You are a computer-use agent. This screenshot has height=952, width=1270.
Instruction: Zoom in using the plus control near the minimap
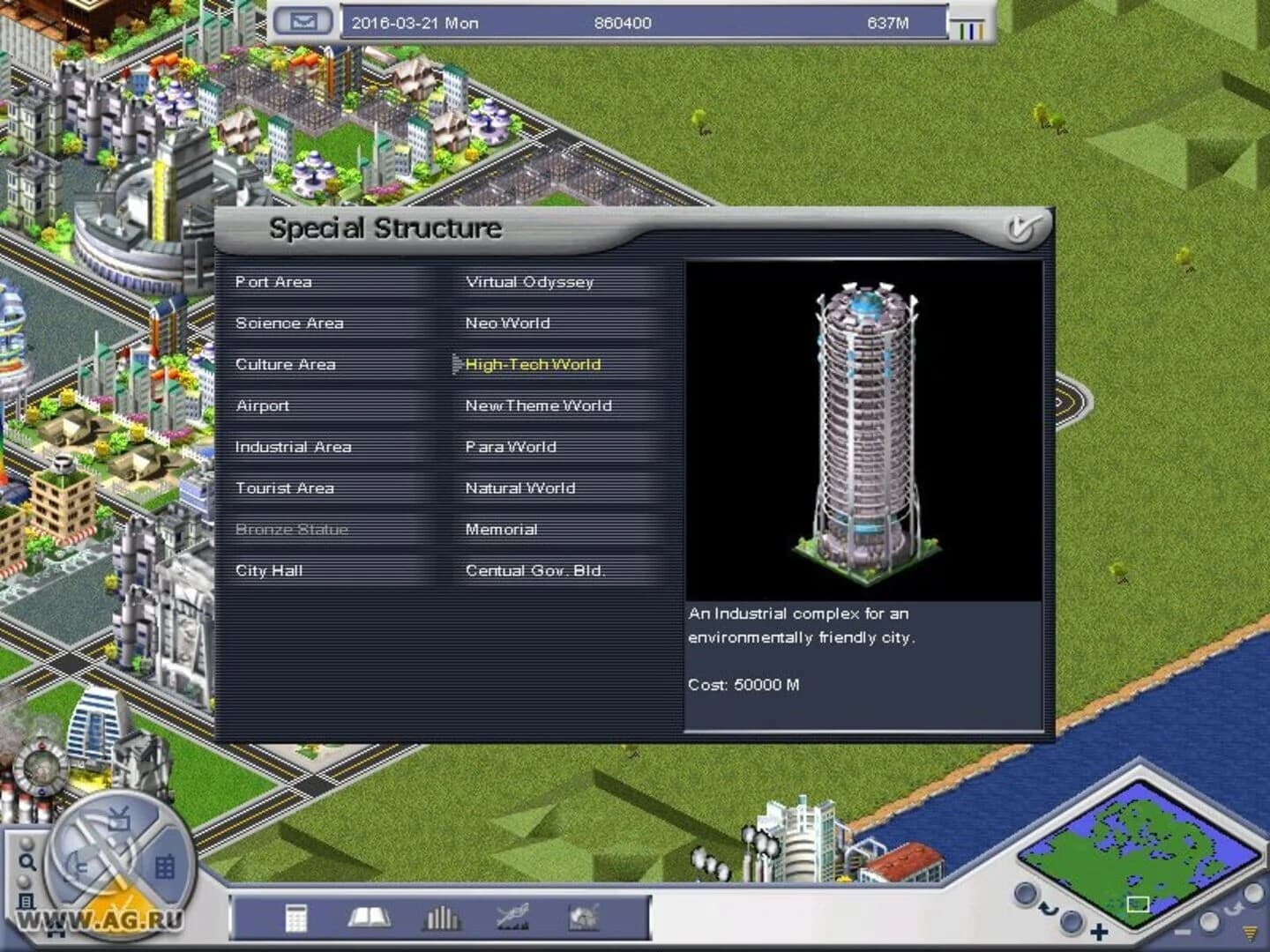[x=1099, y=931]
